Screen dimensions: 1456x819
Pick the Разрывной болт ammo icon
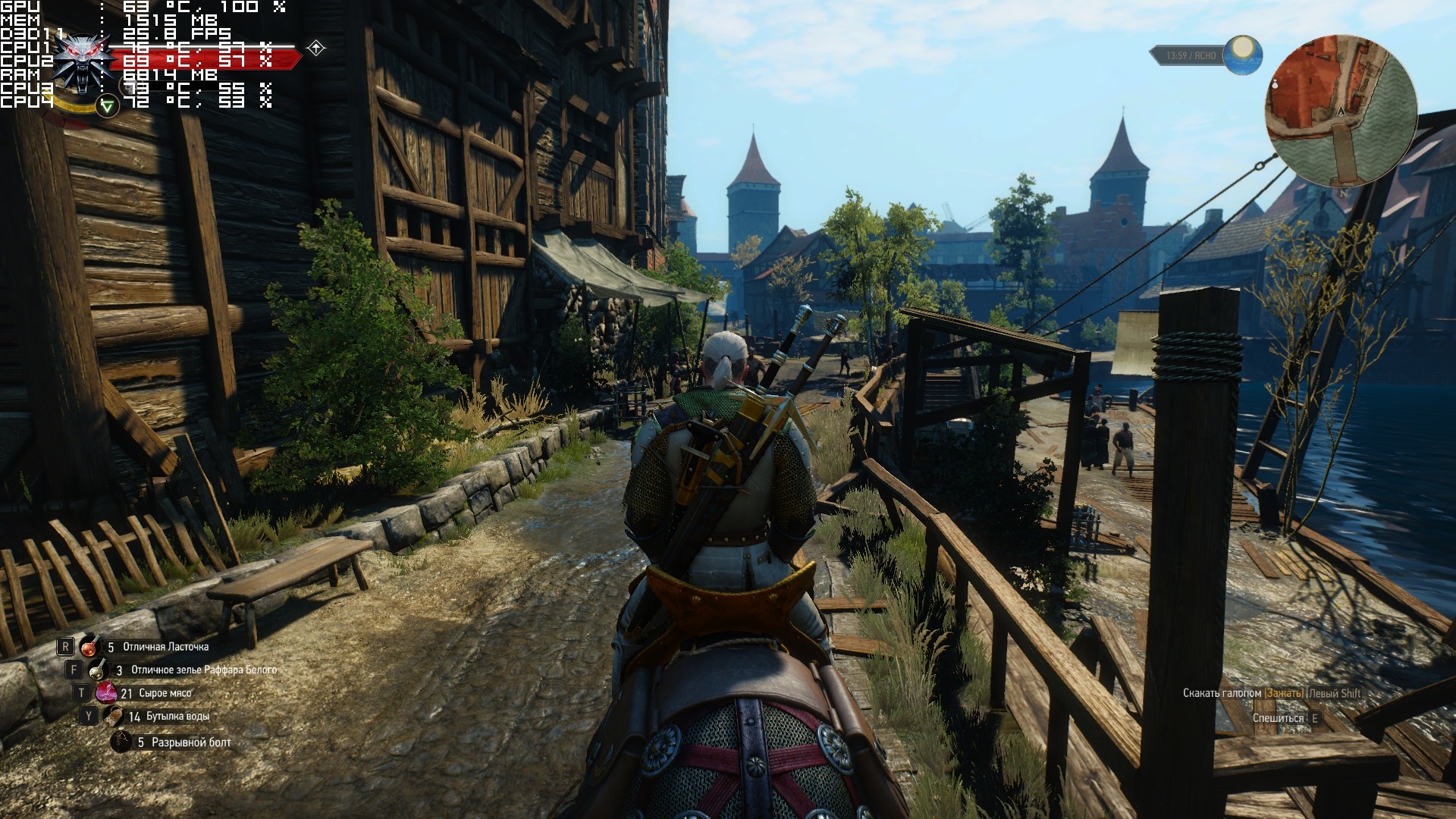coord(121,742)
